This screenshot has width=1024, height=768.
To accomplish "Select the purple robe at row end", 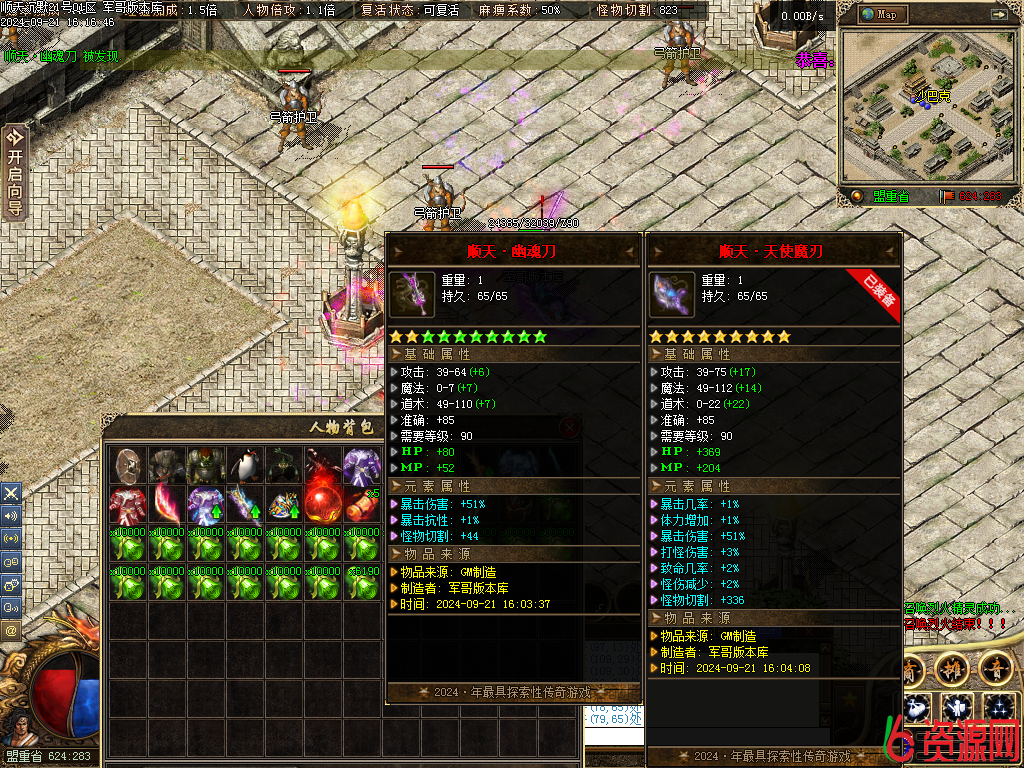I will pos(362,465).
